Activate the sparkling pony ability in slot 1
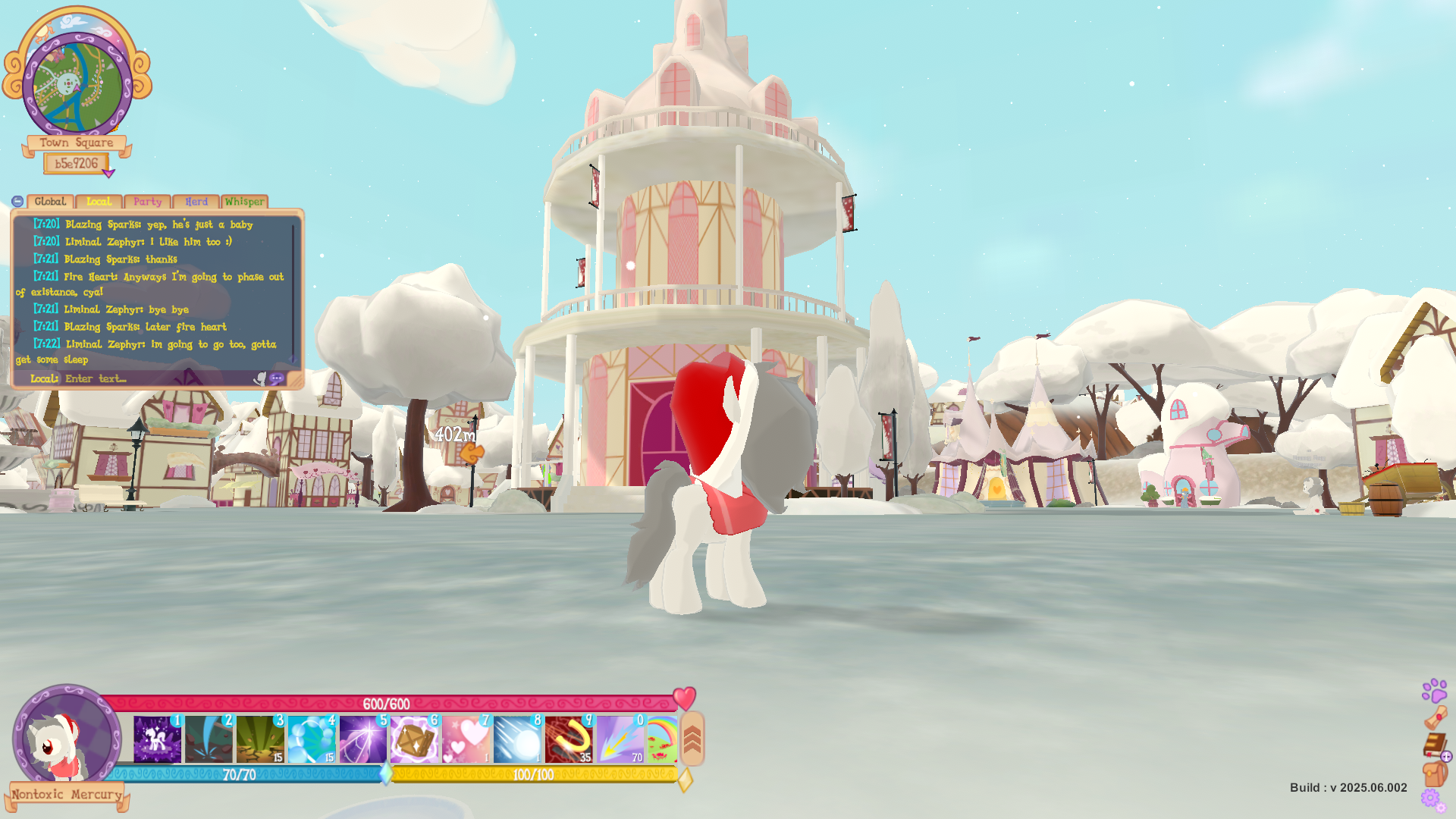Image resolution: width=1456 pixels, height=819 pixels. click(158, 739)
